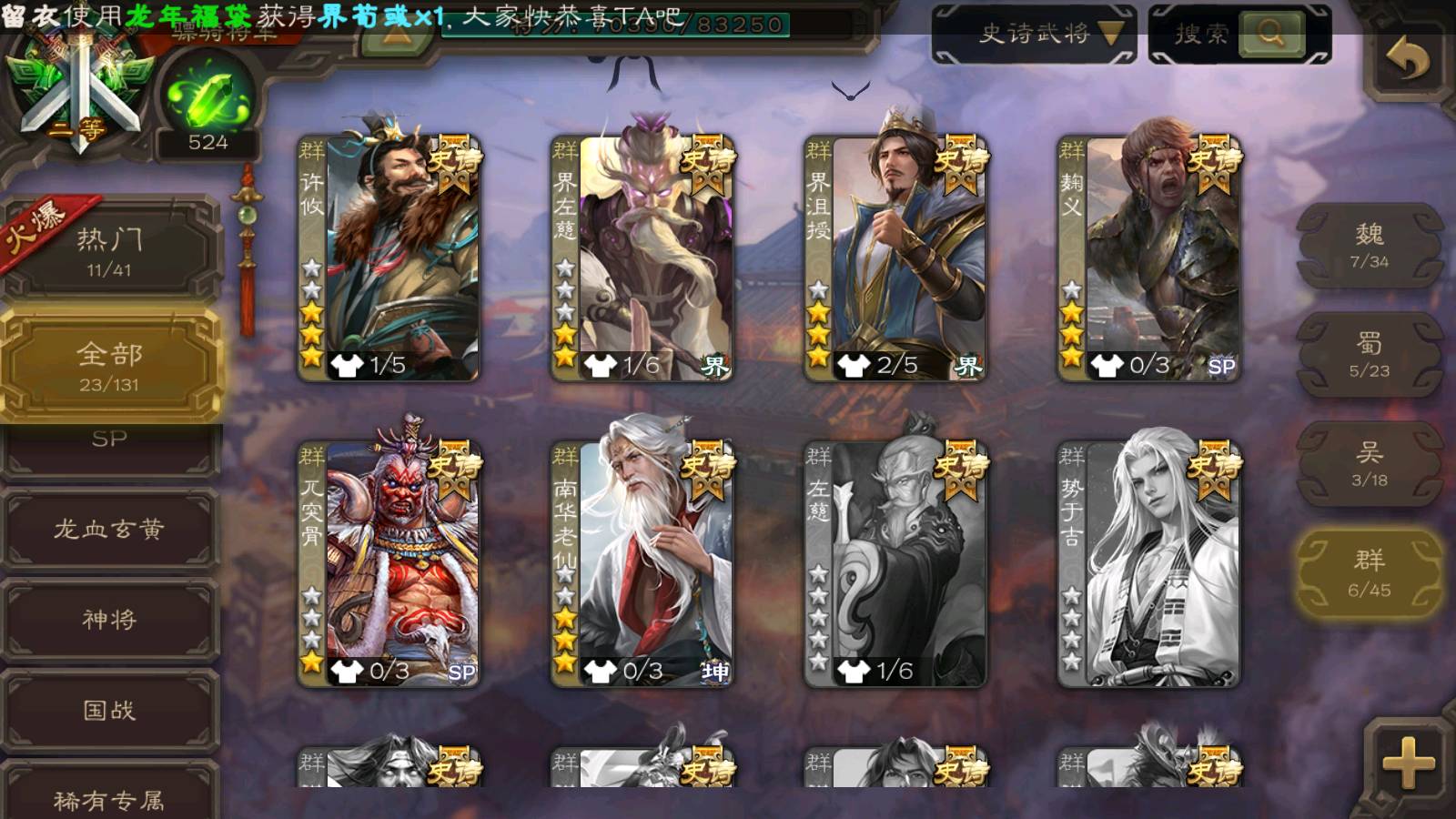
Task: Switch to the 热门 category tab
Action: click(109, 250)
